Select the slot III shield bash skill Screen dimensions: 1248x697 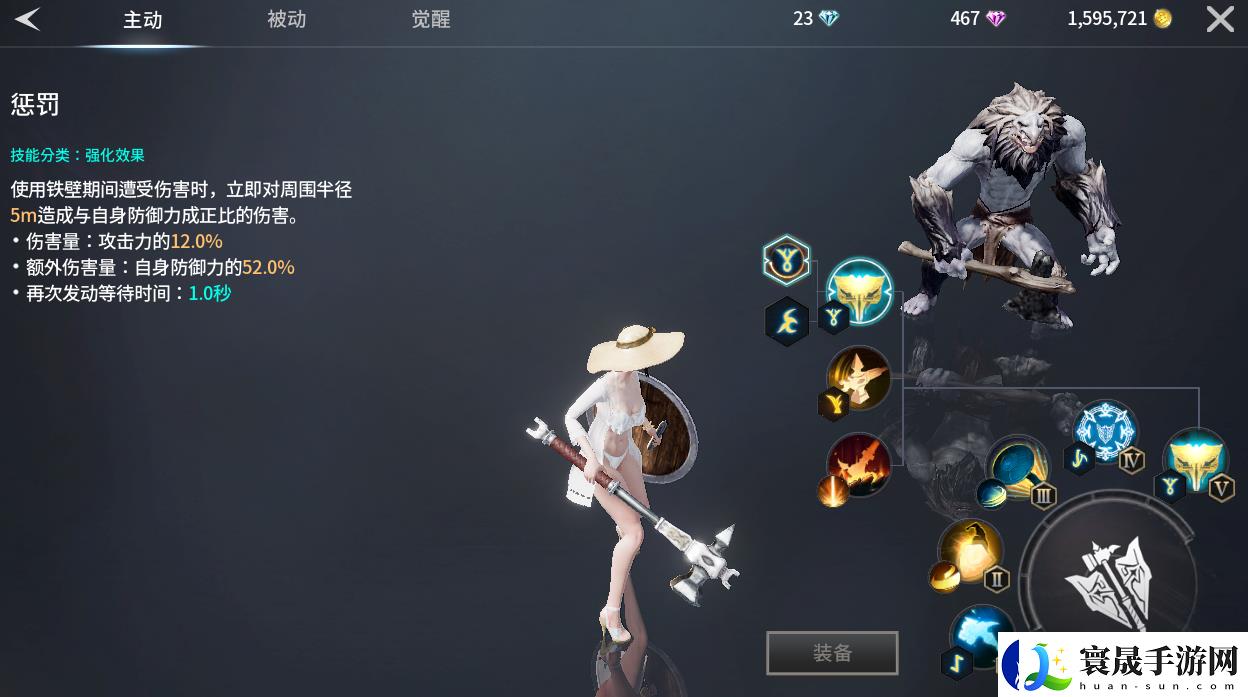(1017, 466)
